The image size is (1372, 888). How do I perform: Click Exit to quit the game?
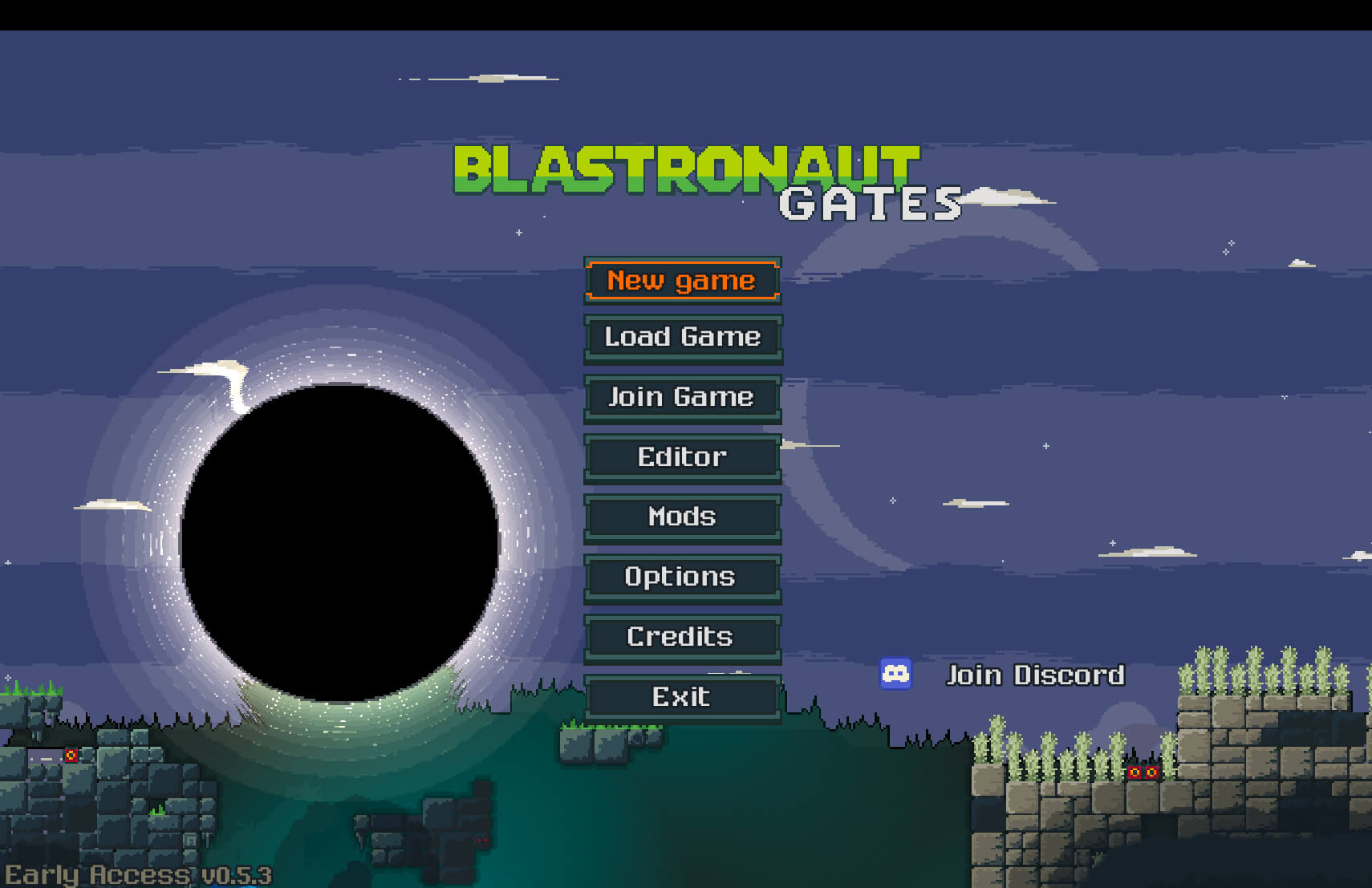682,696
